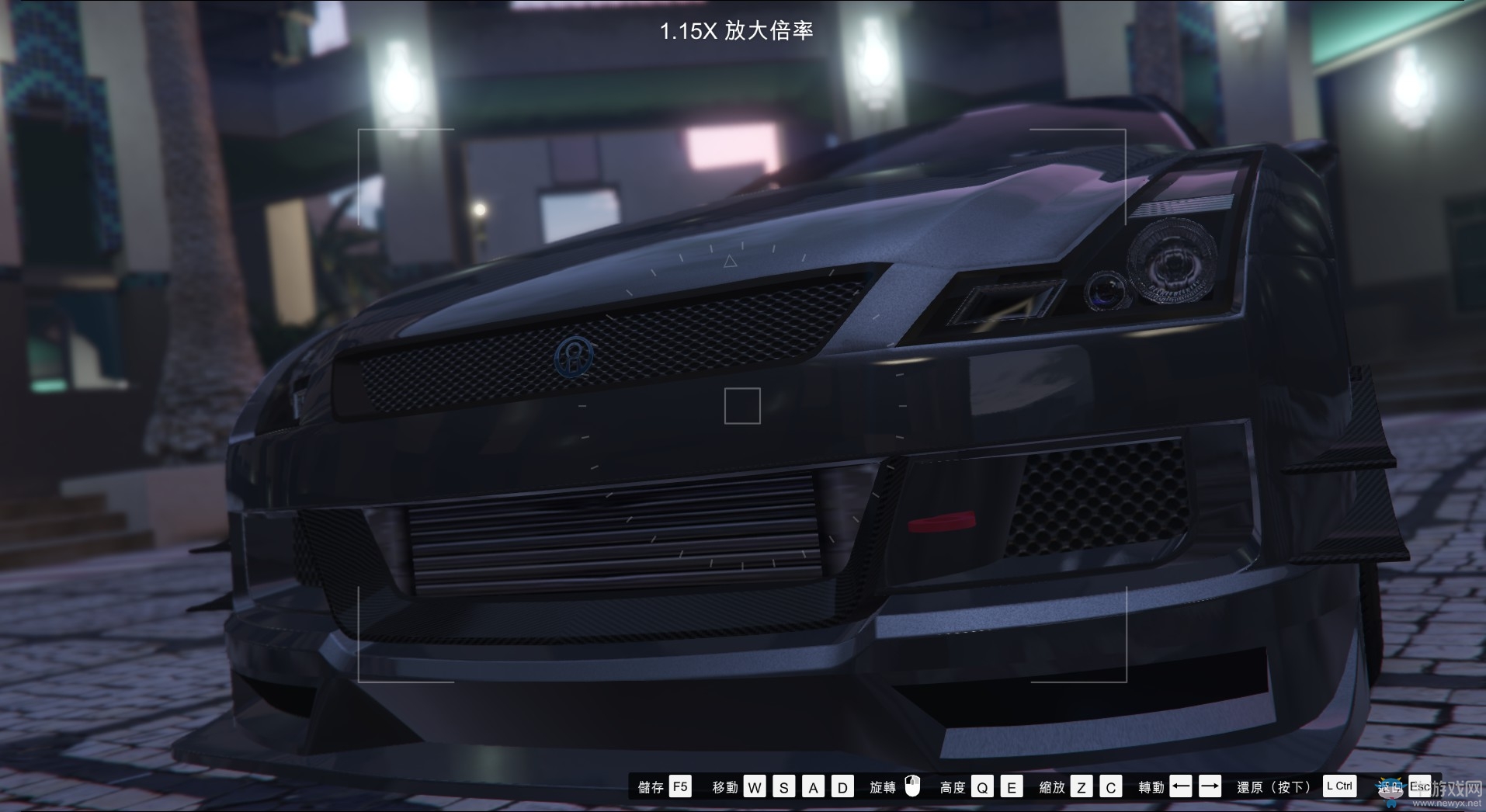Click the D move key icon
1486x812 pixels.
(x=842, y=786)
